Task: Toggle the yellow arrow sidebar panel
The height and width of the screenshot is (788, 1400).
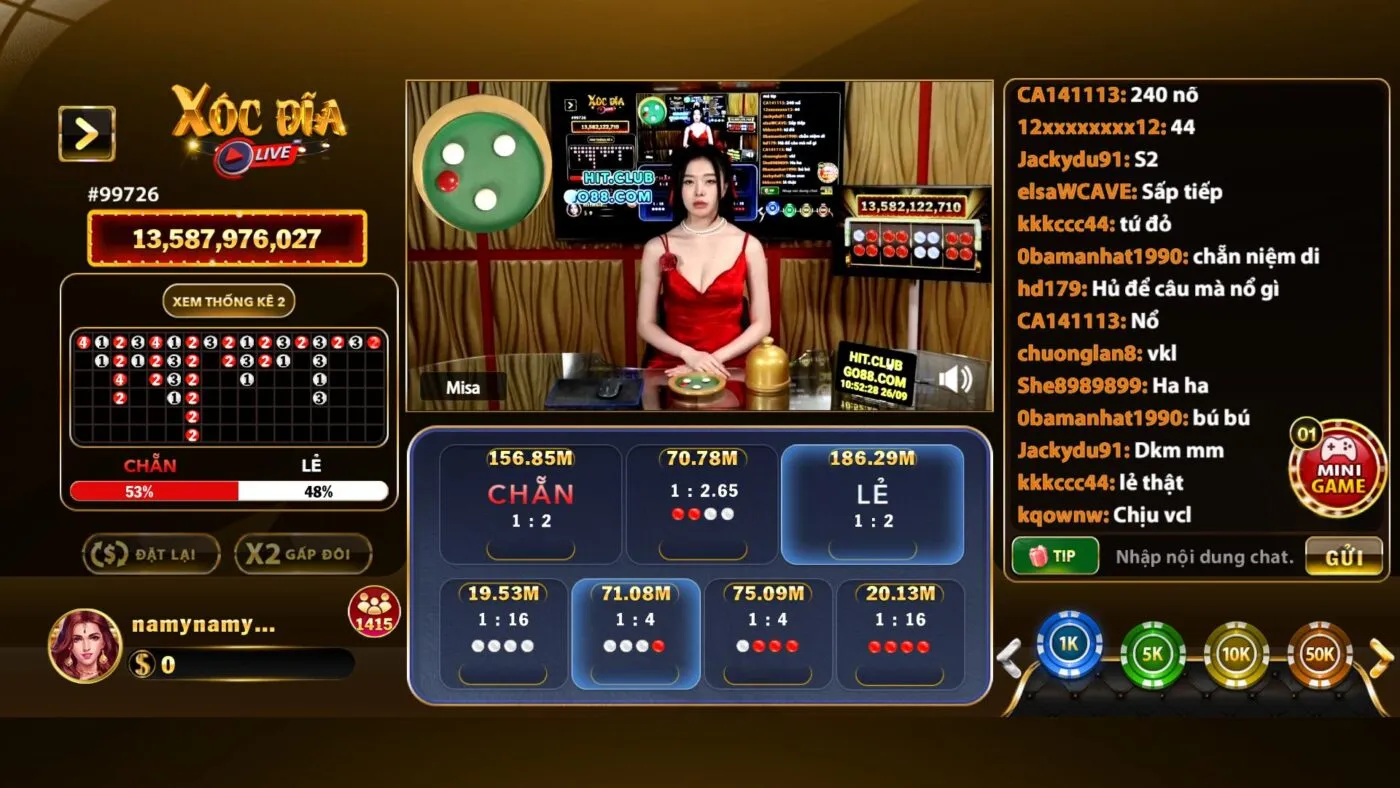Action: (85, 134)
